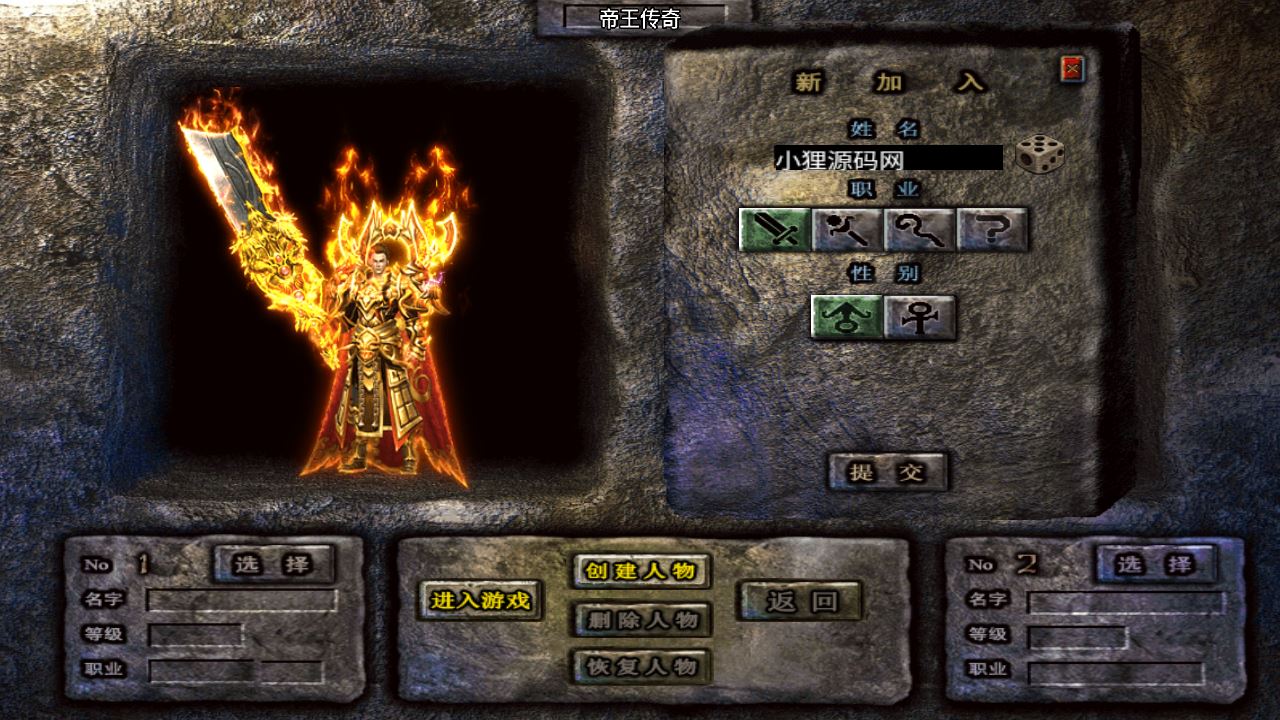Select the warrior sword class icon
The image size is (1280, 720).
point(774,230)
